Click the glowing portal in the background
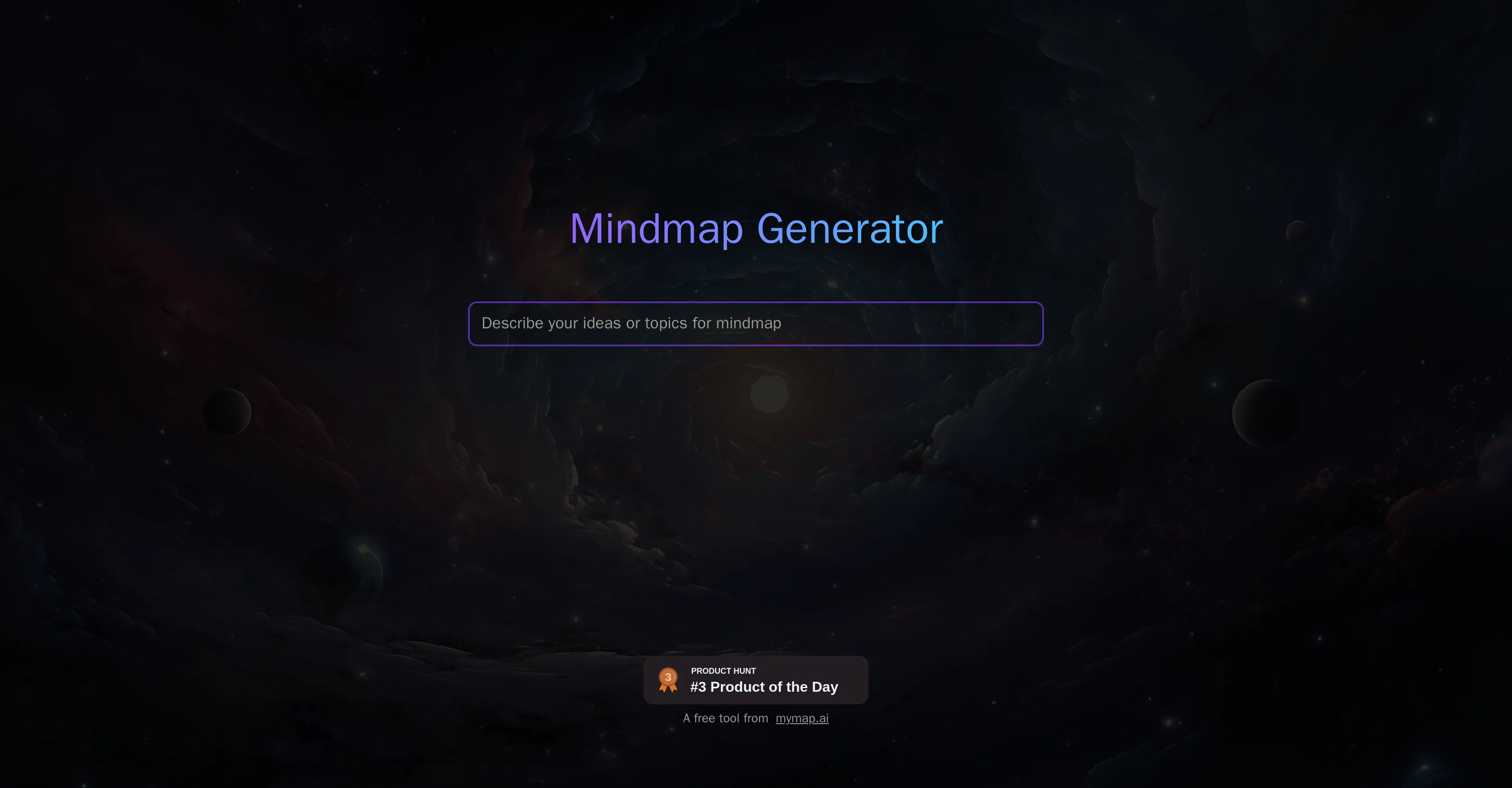Viewport: 1512px width, 788px height. [769, 394]
